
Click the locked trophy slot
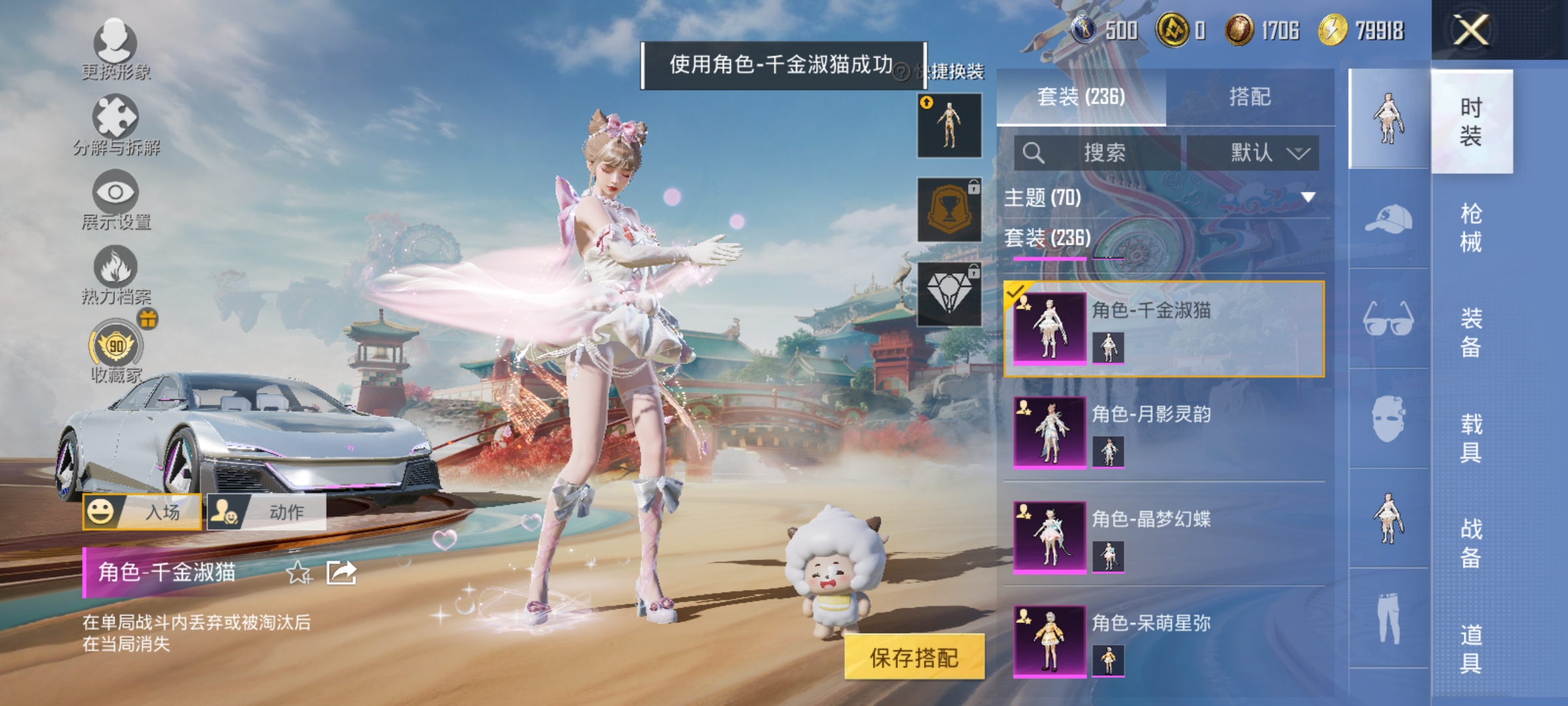tap(949, 208)
